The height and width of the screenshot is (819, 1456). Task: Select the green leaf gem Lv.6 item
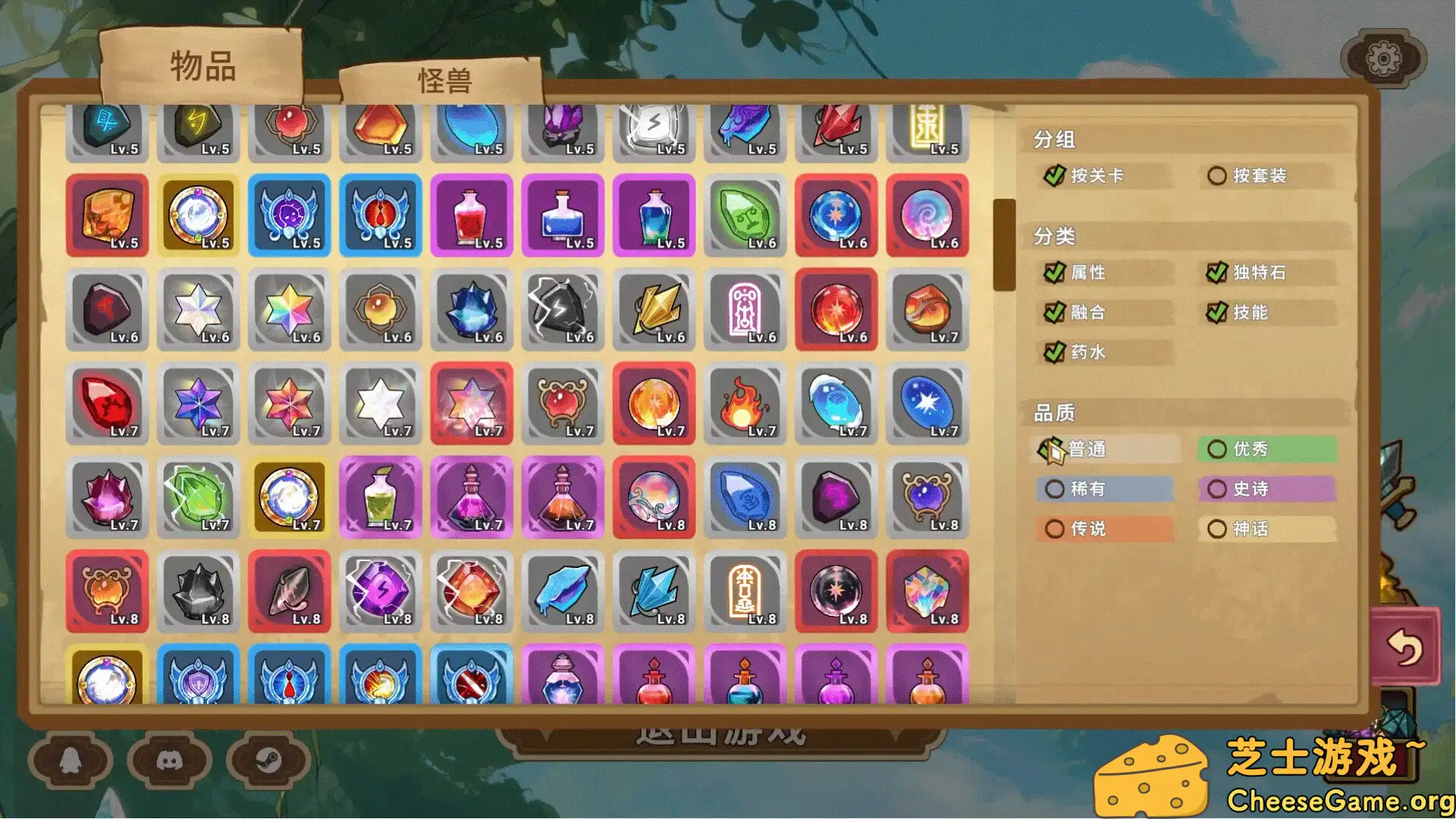[x=745, y=216]
